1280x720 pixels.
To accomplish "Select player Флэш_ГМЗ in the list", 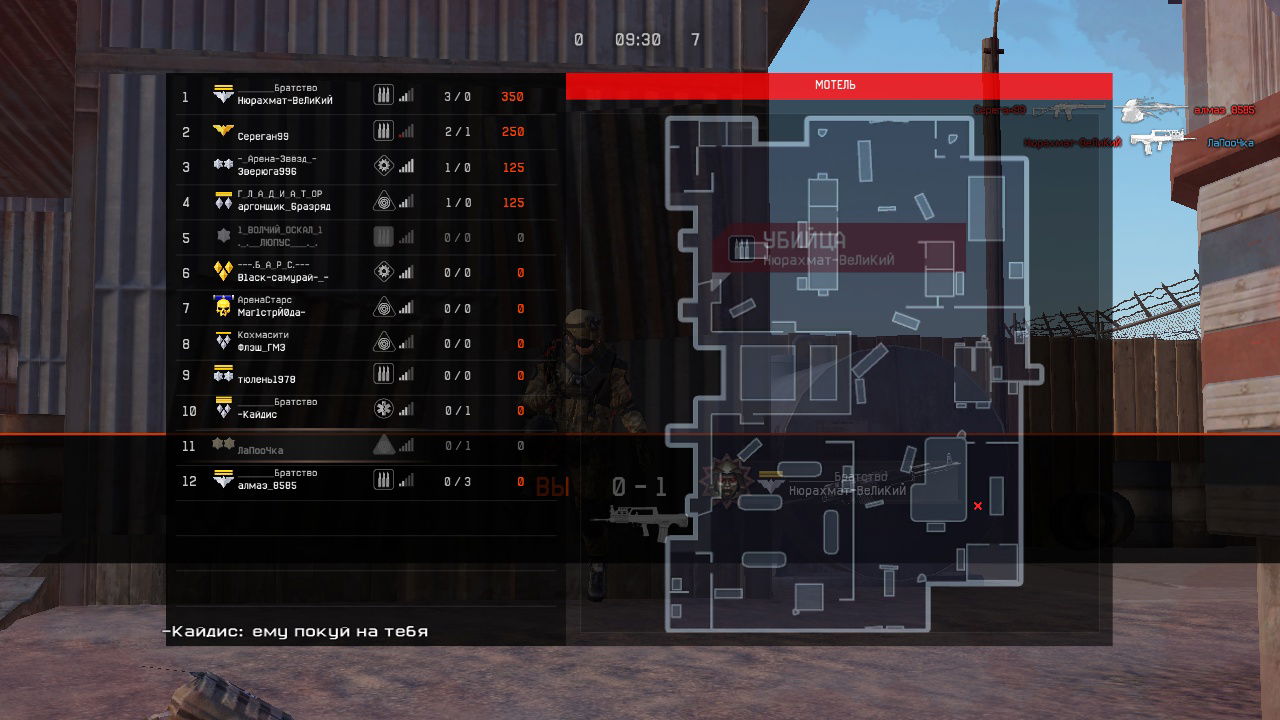I will coord(360,343).
